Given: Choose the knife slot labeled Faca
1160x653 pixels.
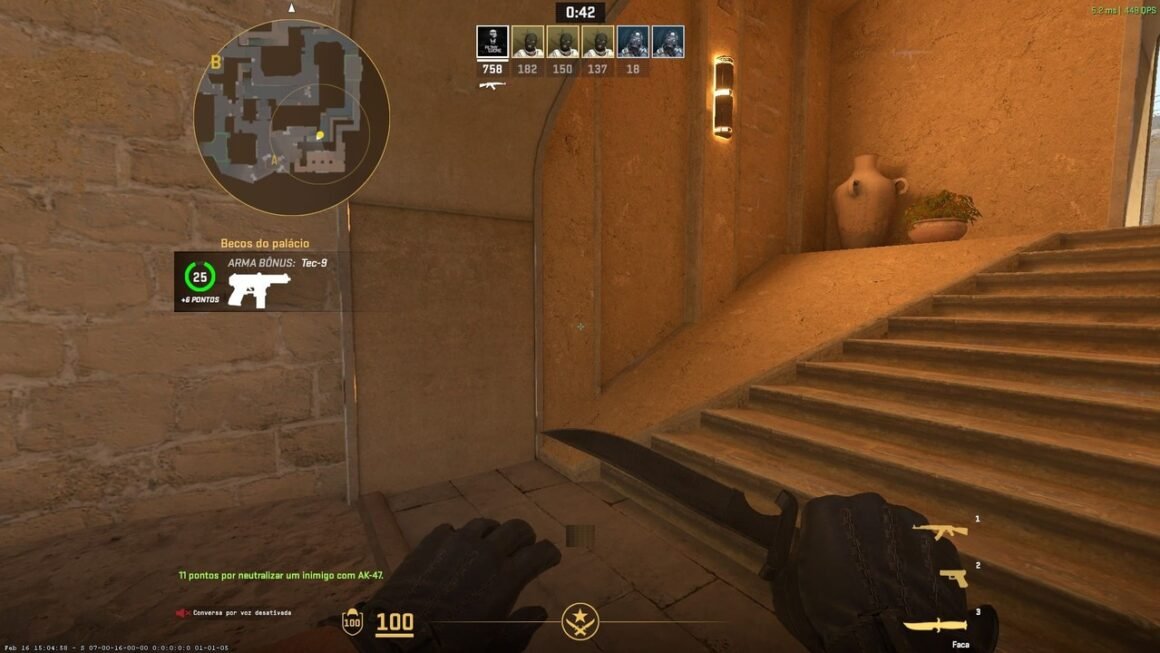Looking at the screenshot, I should pos(935,626).
